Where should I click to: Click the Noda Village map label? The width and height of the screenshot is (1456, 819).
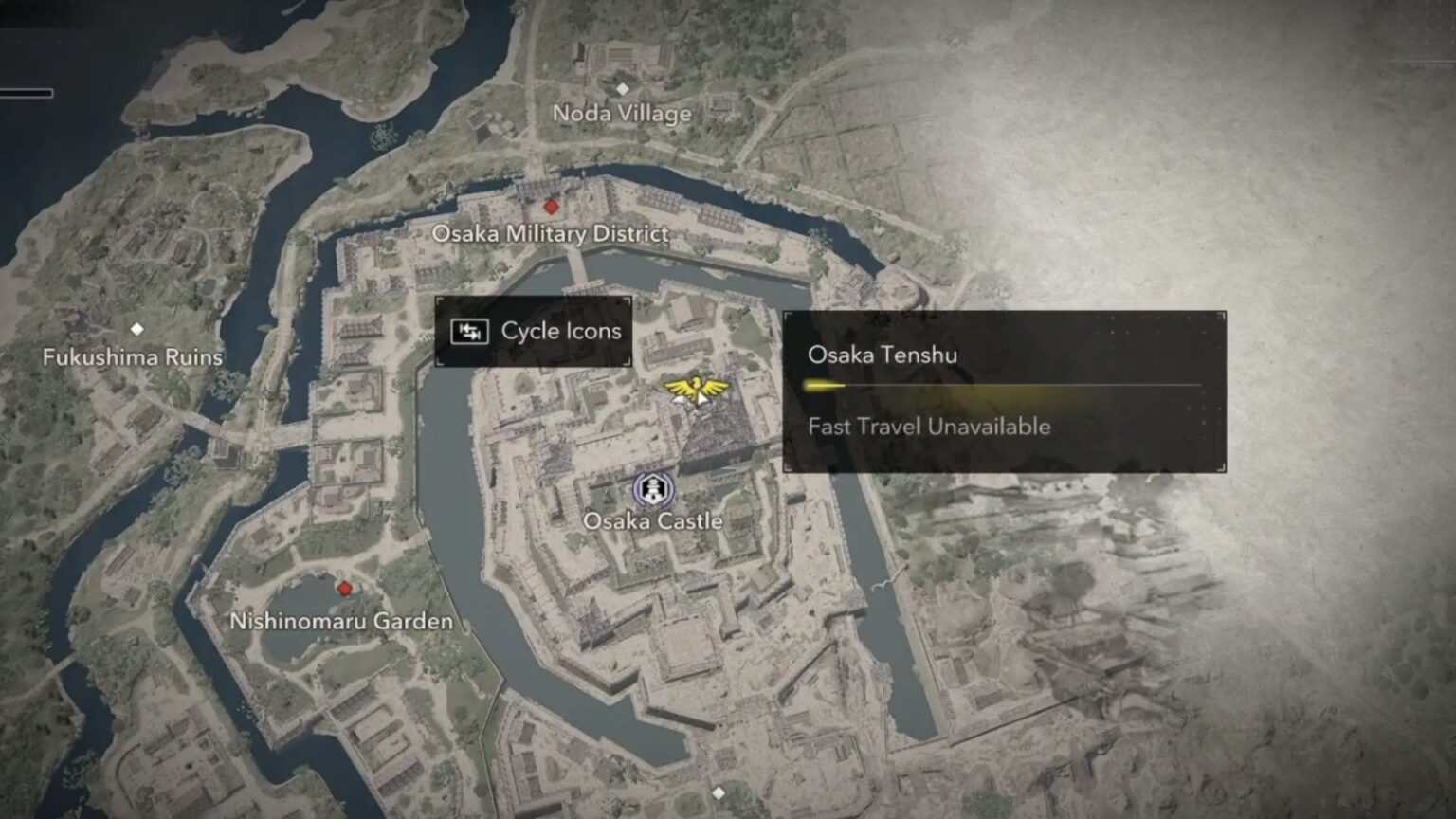point(622,113)
